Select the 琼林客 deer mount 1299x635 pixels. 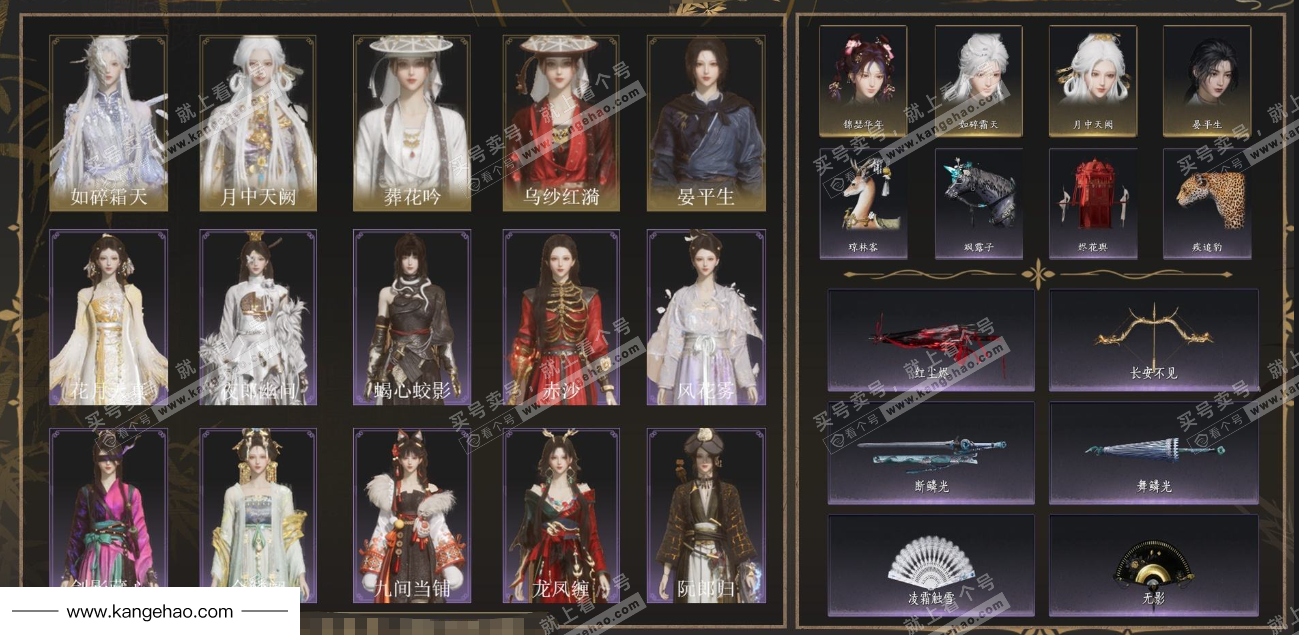click(x=863, y=203)
